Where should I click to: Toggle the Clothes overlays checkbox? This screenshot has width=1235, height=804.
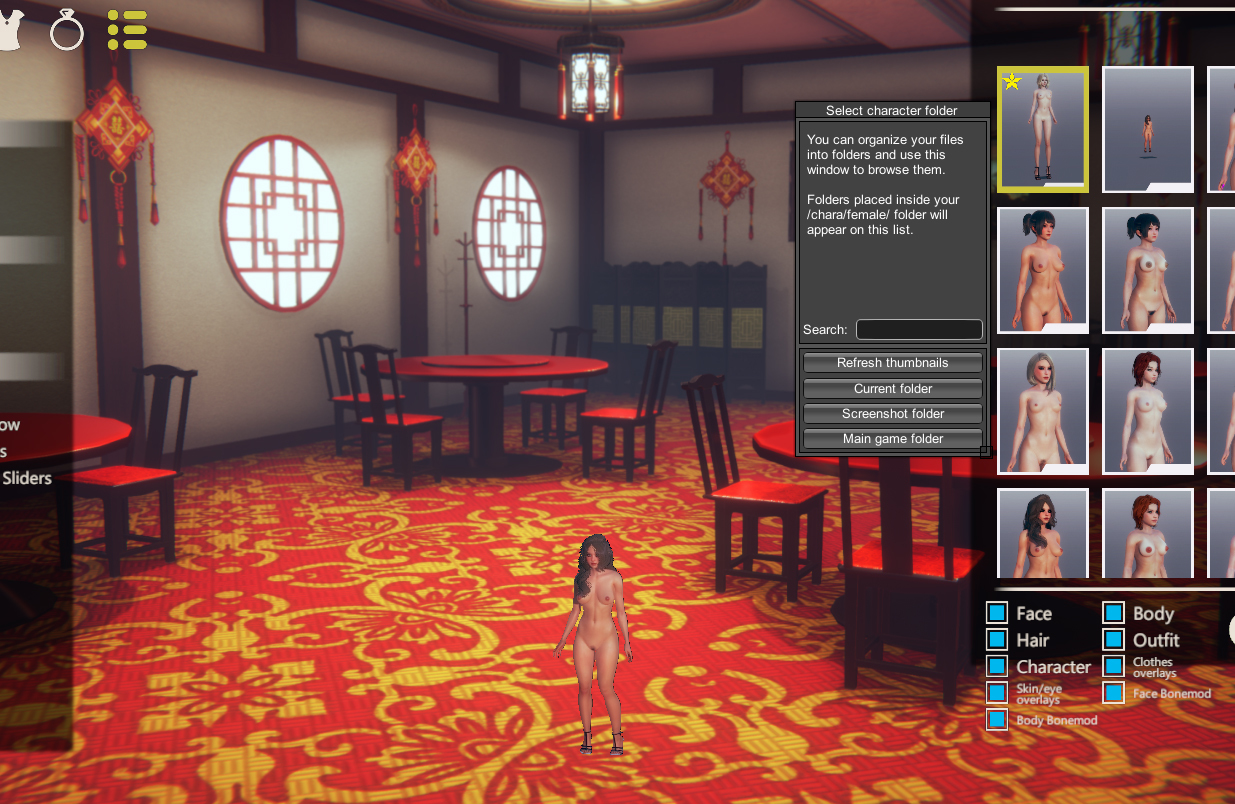point(1114,666)
